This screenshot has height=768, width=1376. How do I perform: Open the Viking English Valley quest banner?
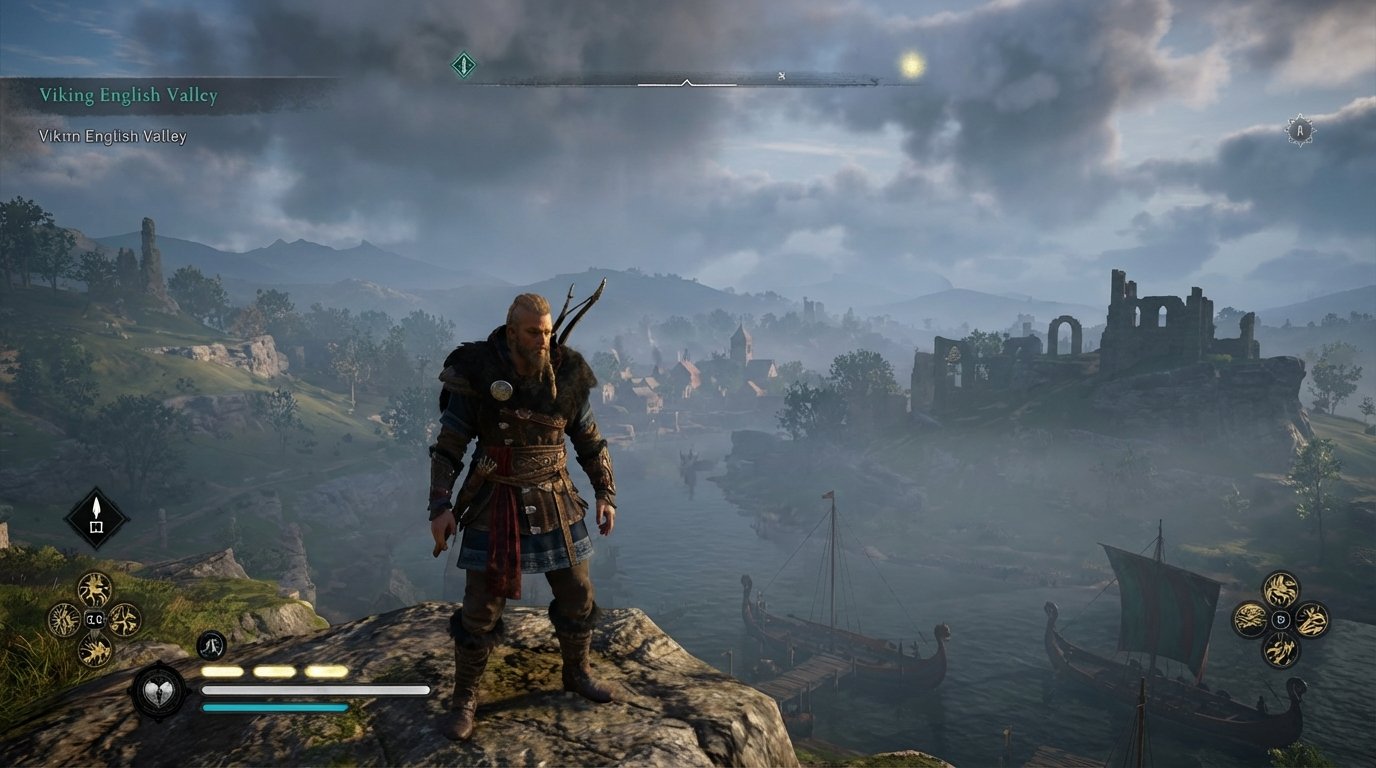pos(128,94)
